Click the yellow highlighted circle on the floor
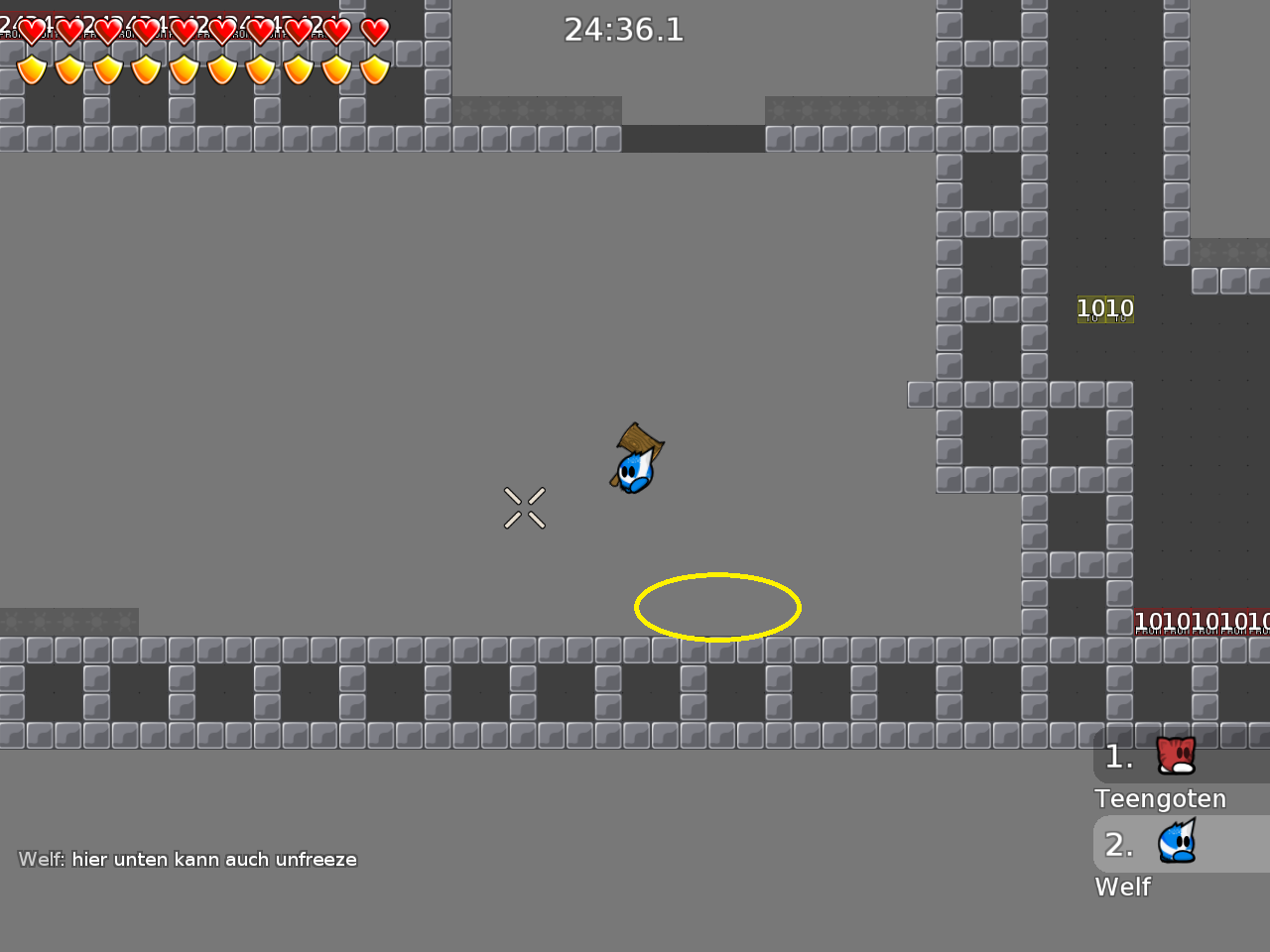Image resolution: width=1270 pixels, height=952 pixels. (x=718, y=607)
